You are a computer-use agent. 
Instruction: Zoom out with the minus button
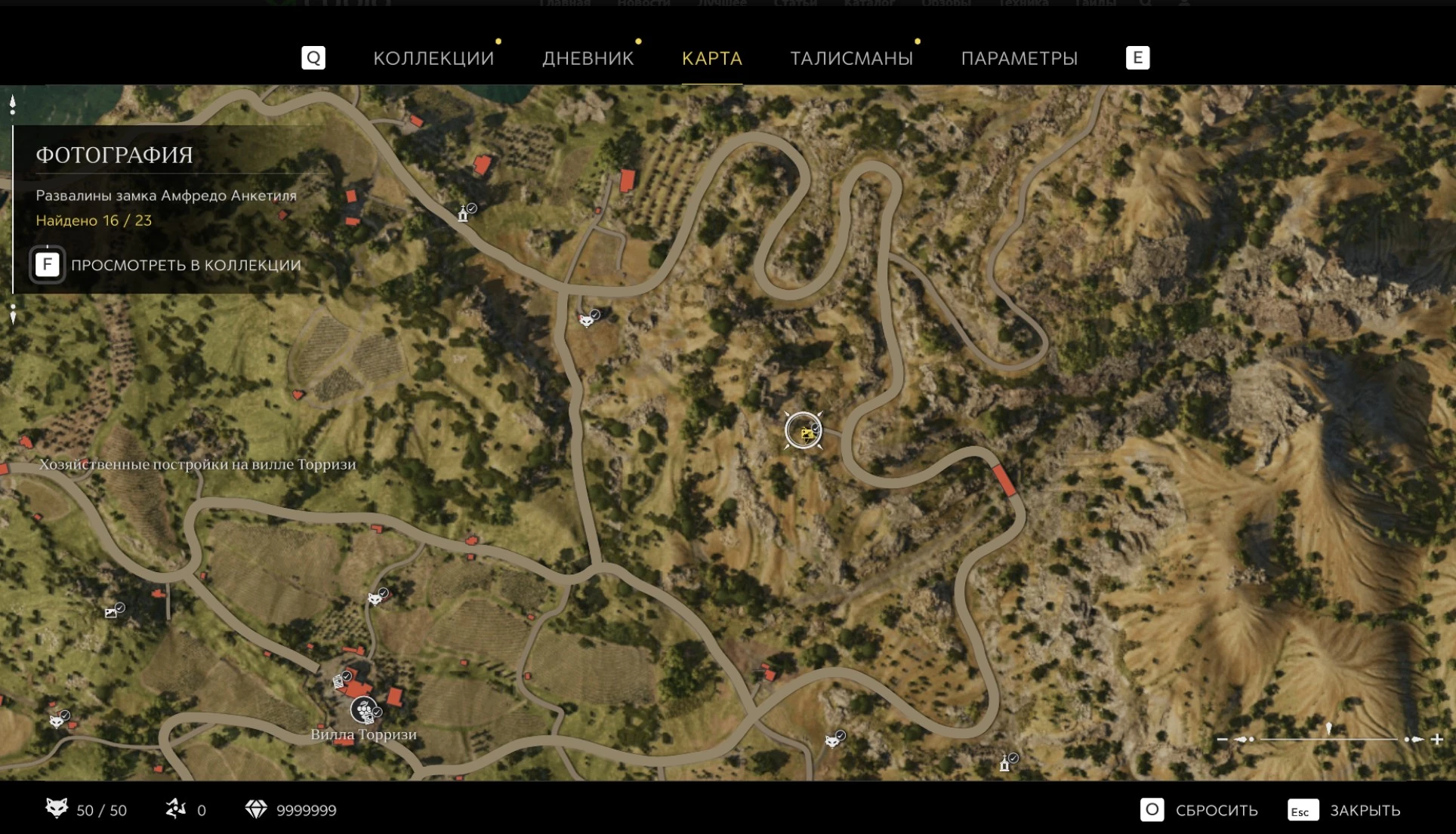pyautogui.click(x=1222, y=739)
